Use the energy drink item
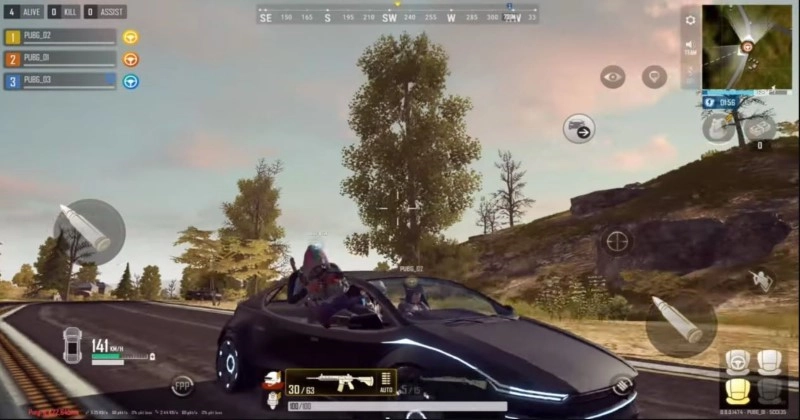This screenshot has width=800, height=420. click(716, 127)
